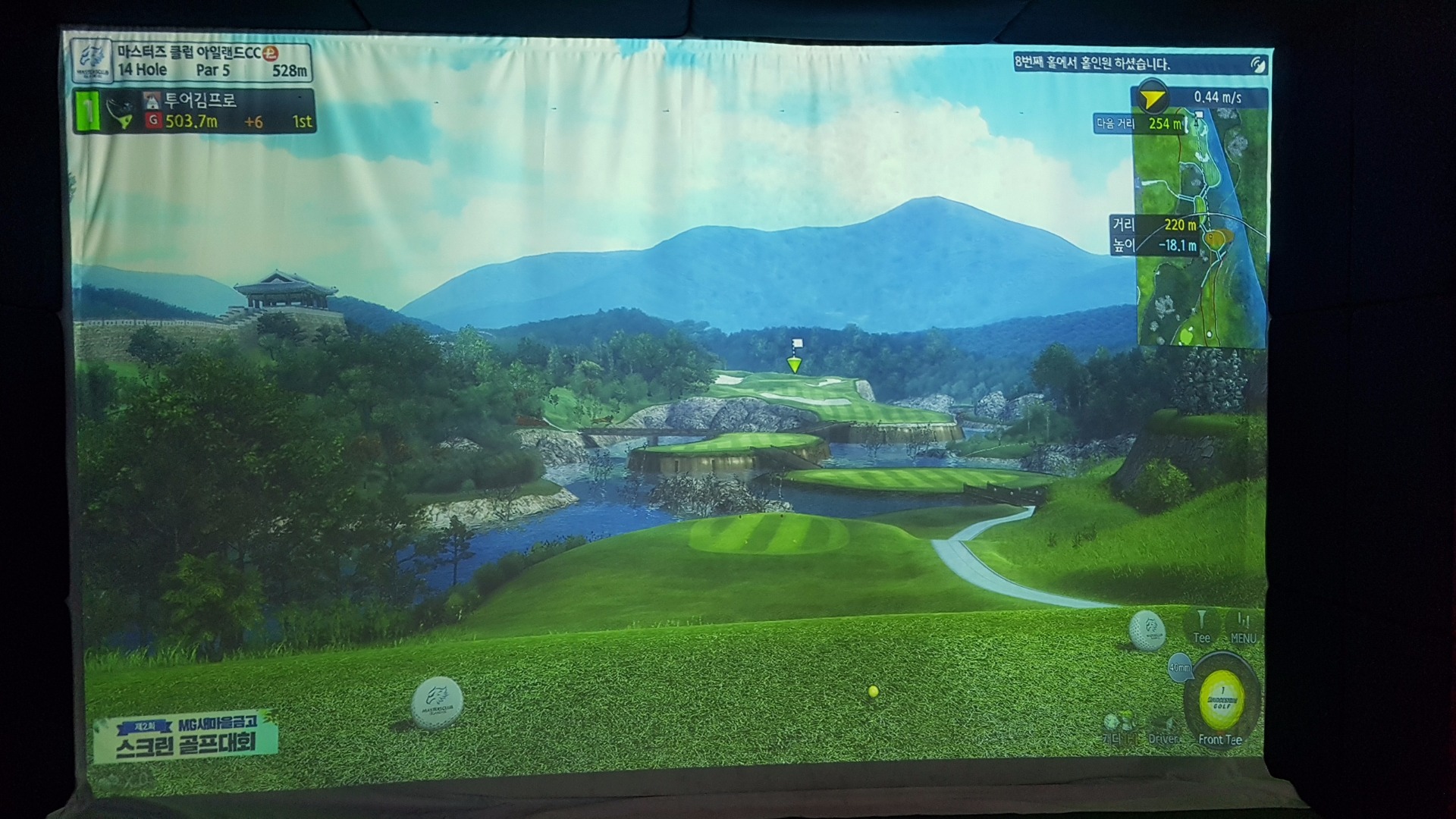Image resolution: width=1456 pixels, height=819 pixels.
Task: Open the caddie (캐디) icon
Action: 1115,726
